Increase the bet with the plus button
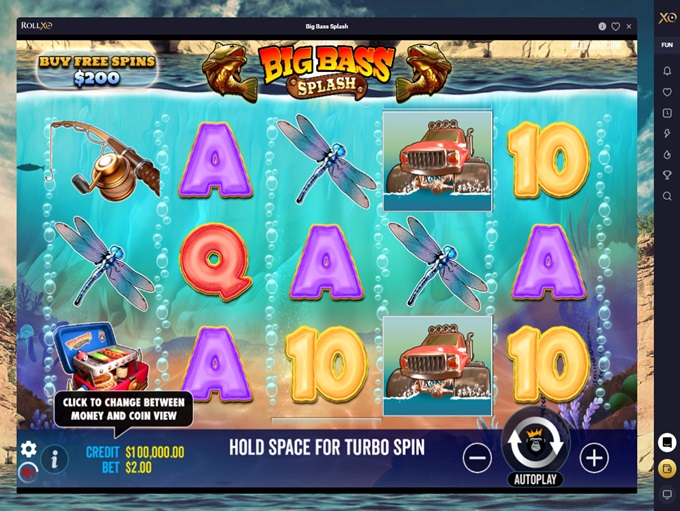 tap(594, 458)
